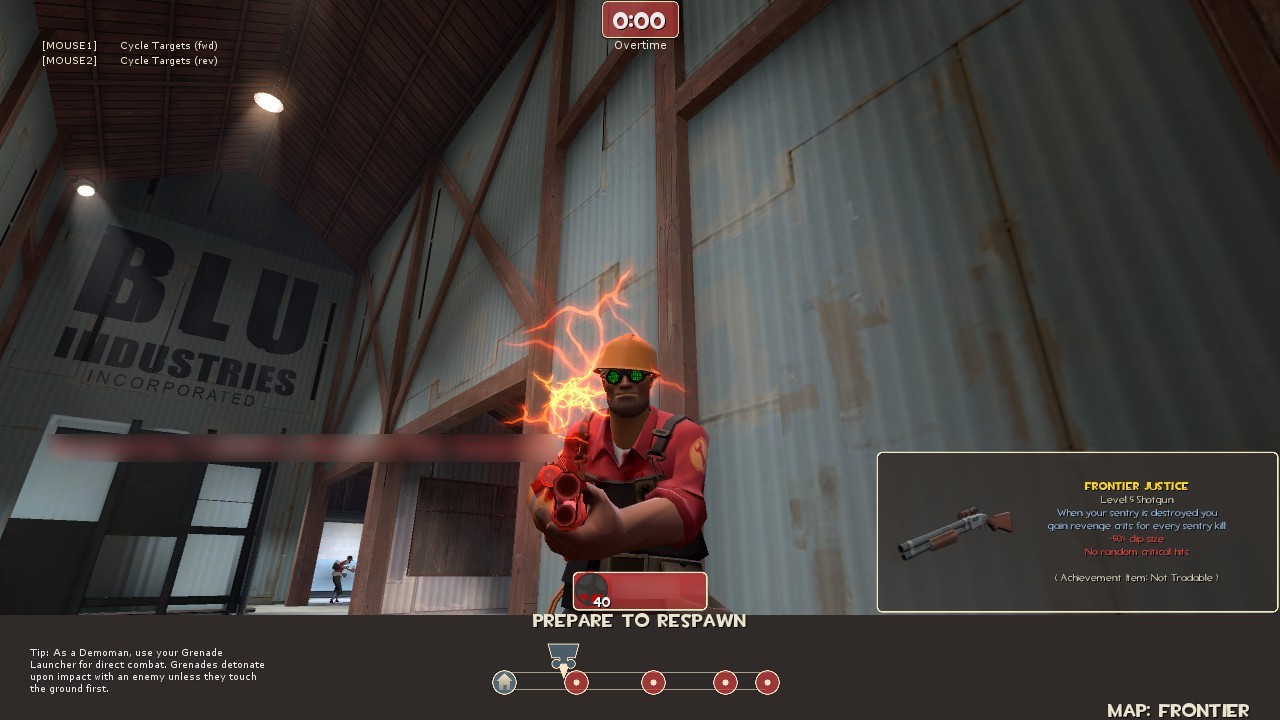Select the third red checkpoint icon

point(725,682)
